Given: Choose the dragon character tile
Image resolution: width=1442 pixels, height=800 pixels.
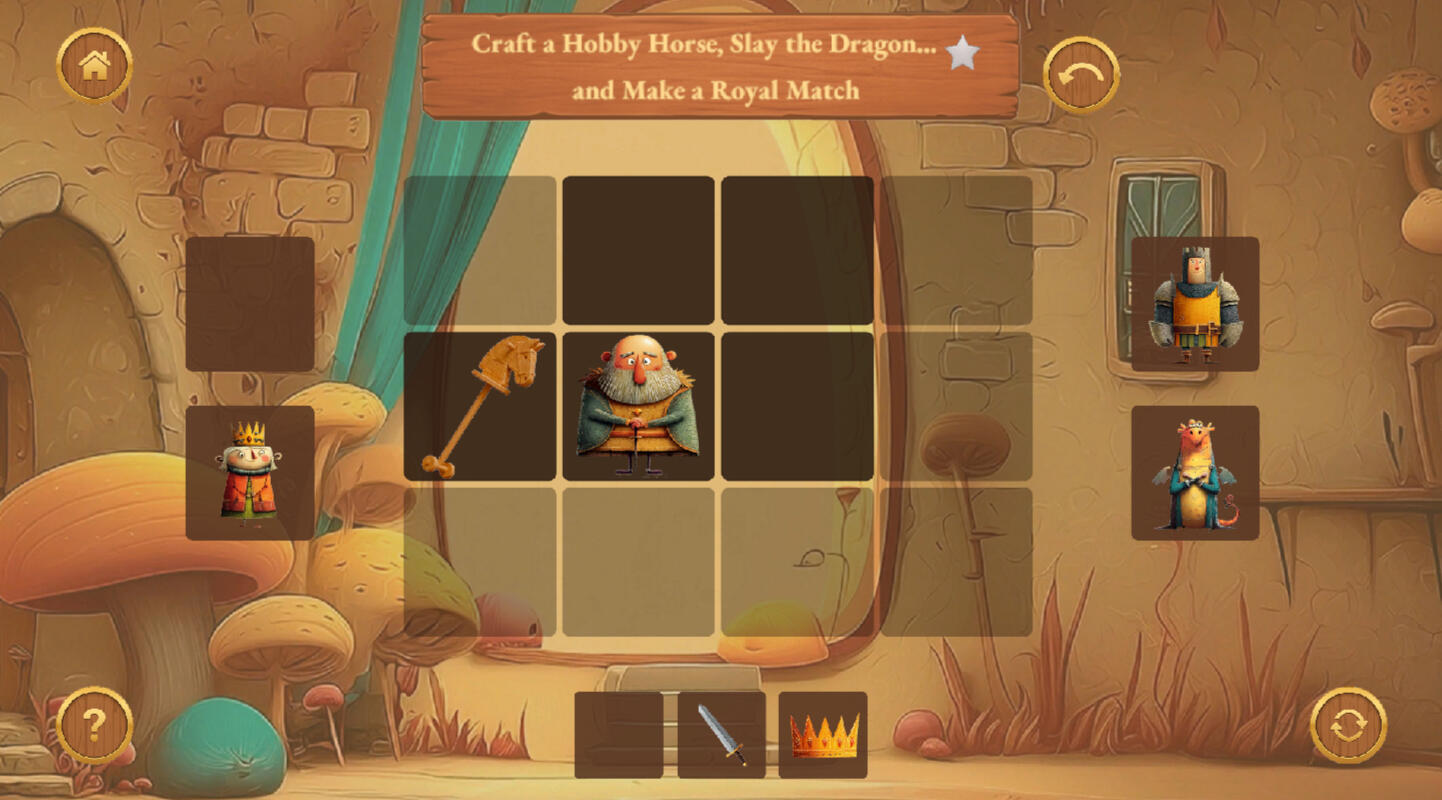Looking at the screenshot, I should 1195,473.
